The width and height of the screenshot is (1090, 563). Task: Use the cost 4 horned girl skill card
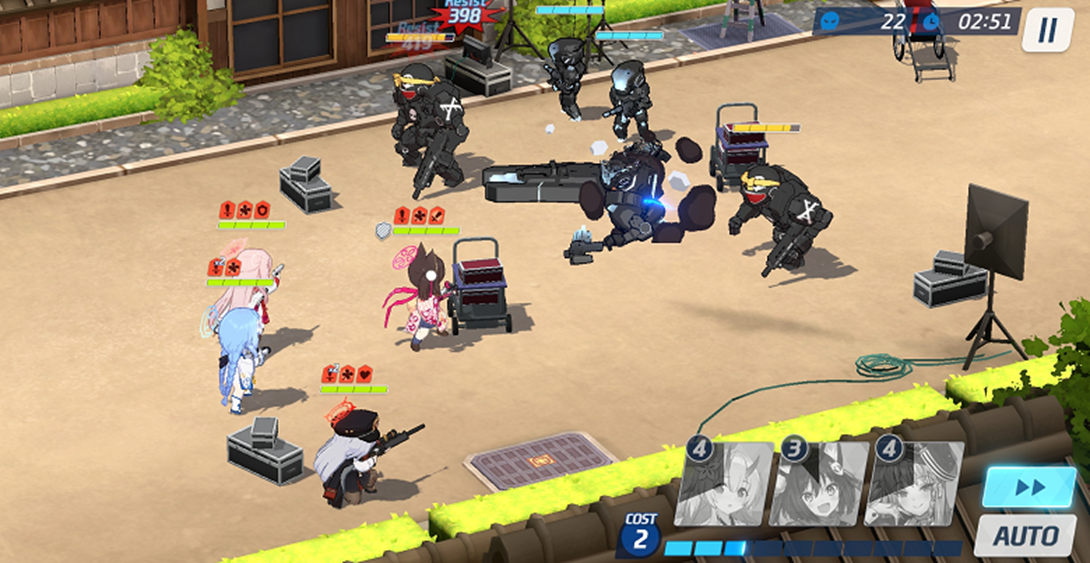click(x=723, y=484)
